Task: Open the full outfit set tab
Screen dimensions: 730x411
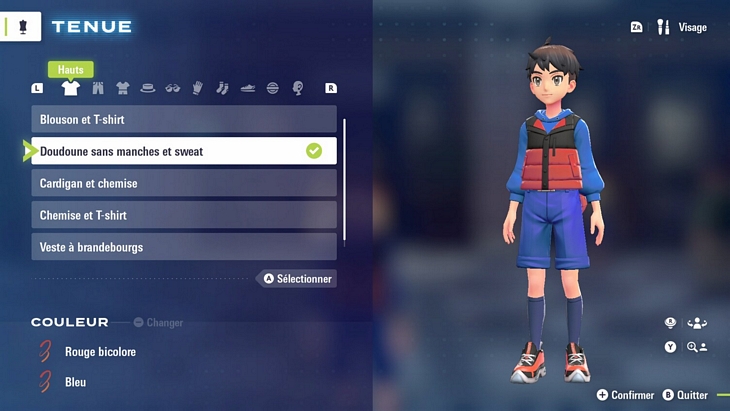Action: coord(123,88)
